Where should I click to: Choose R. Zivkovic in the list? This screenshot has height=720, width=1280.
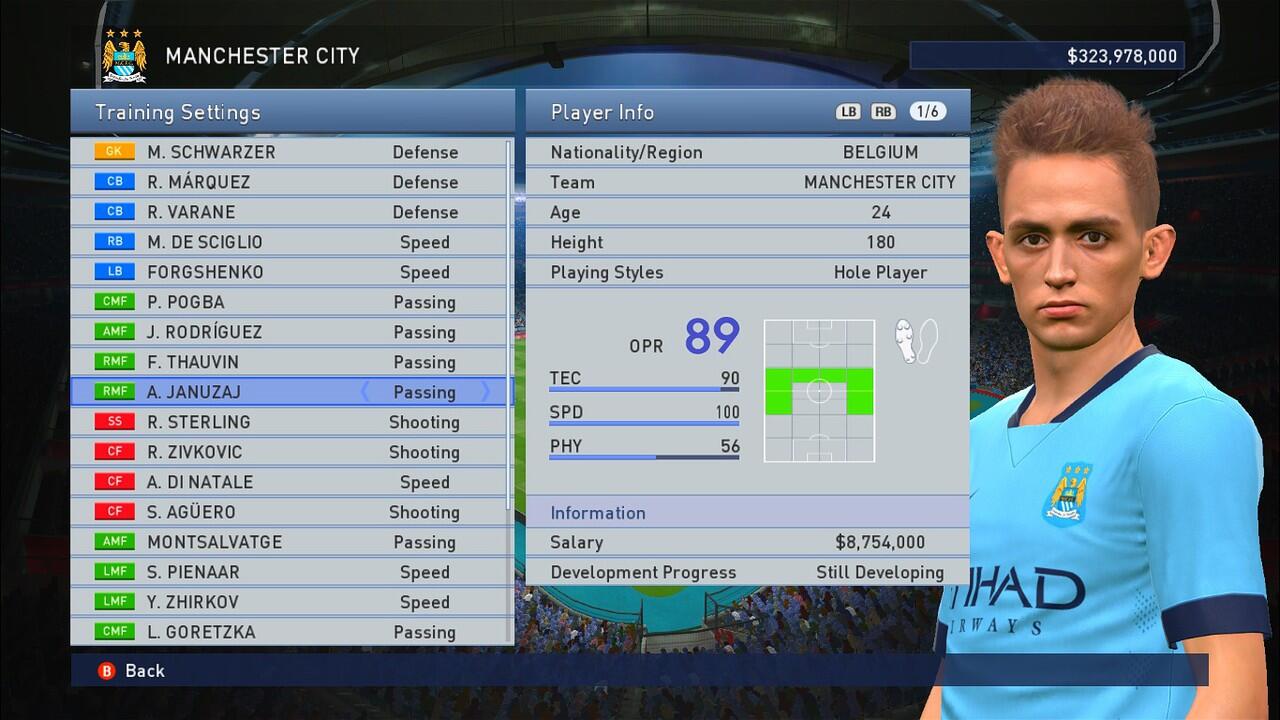(x=290, y=452)
